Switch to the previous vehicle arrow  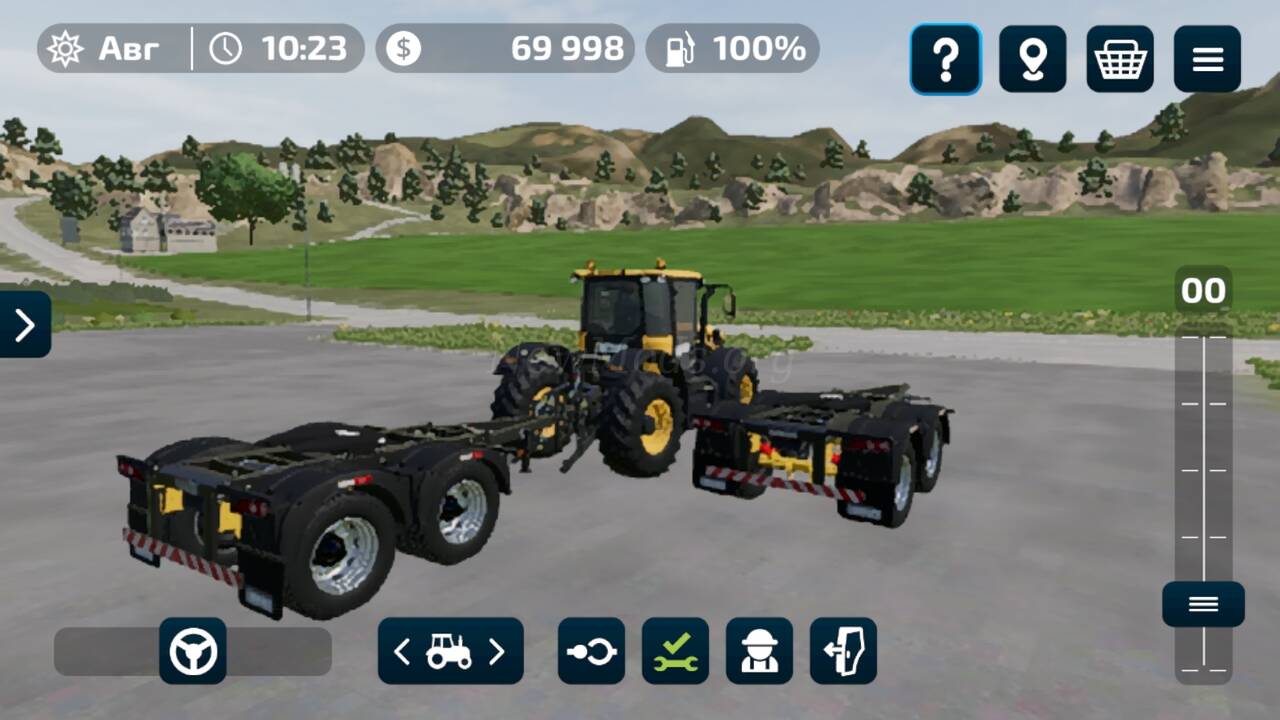click(x=402, y=652)
